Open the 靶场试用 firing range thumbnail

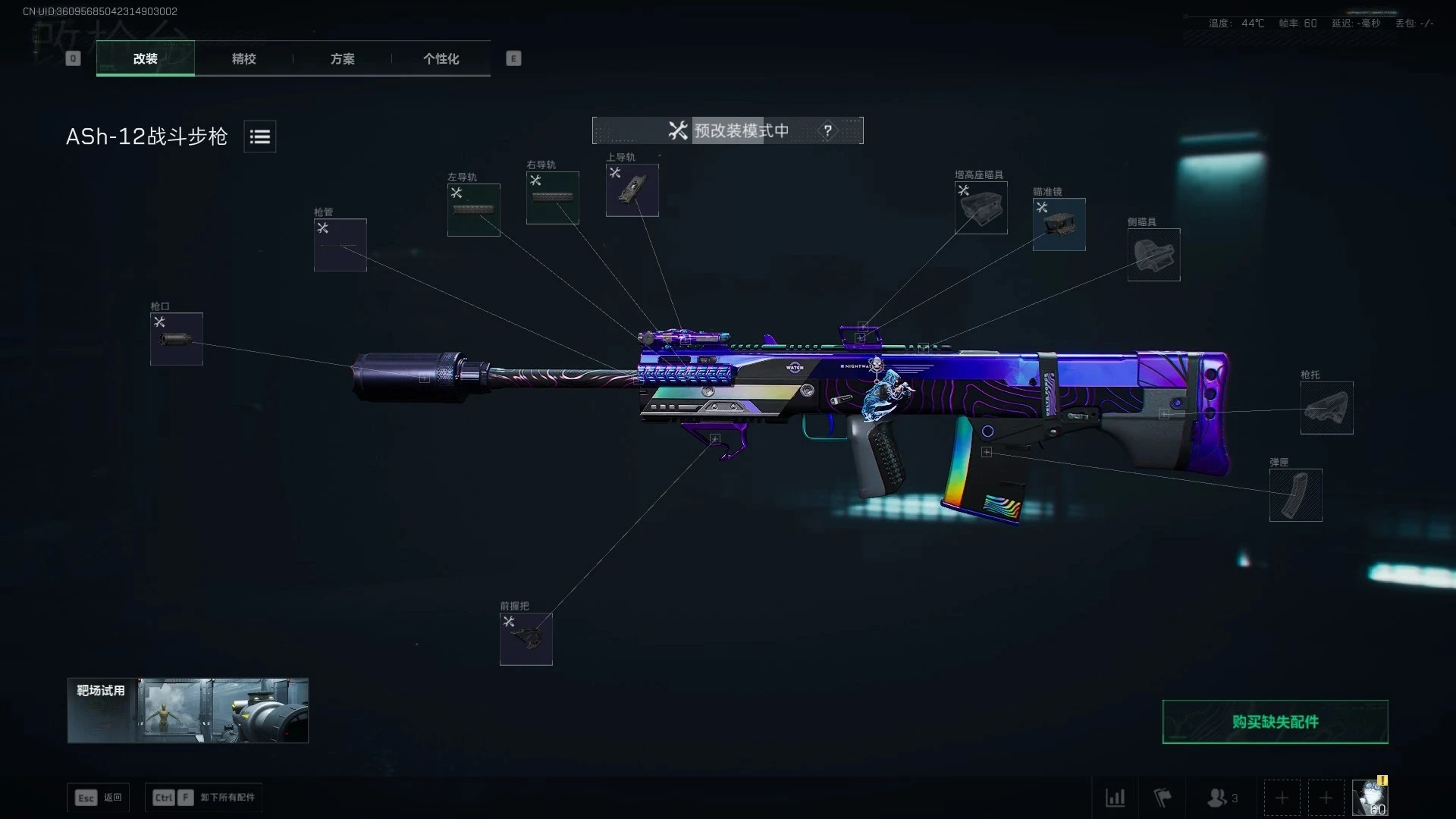[187, 711]
